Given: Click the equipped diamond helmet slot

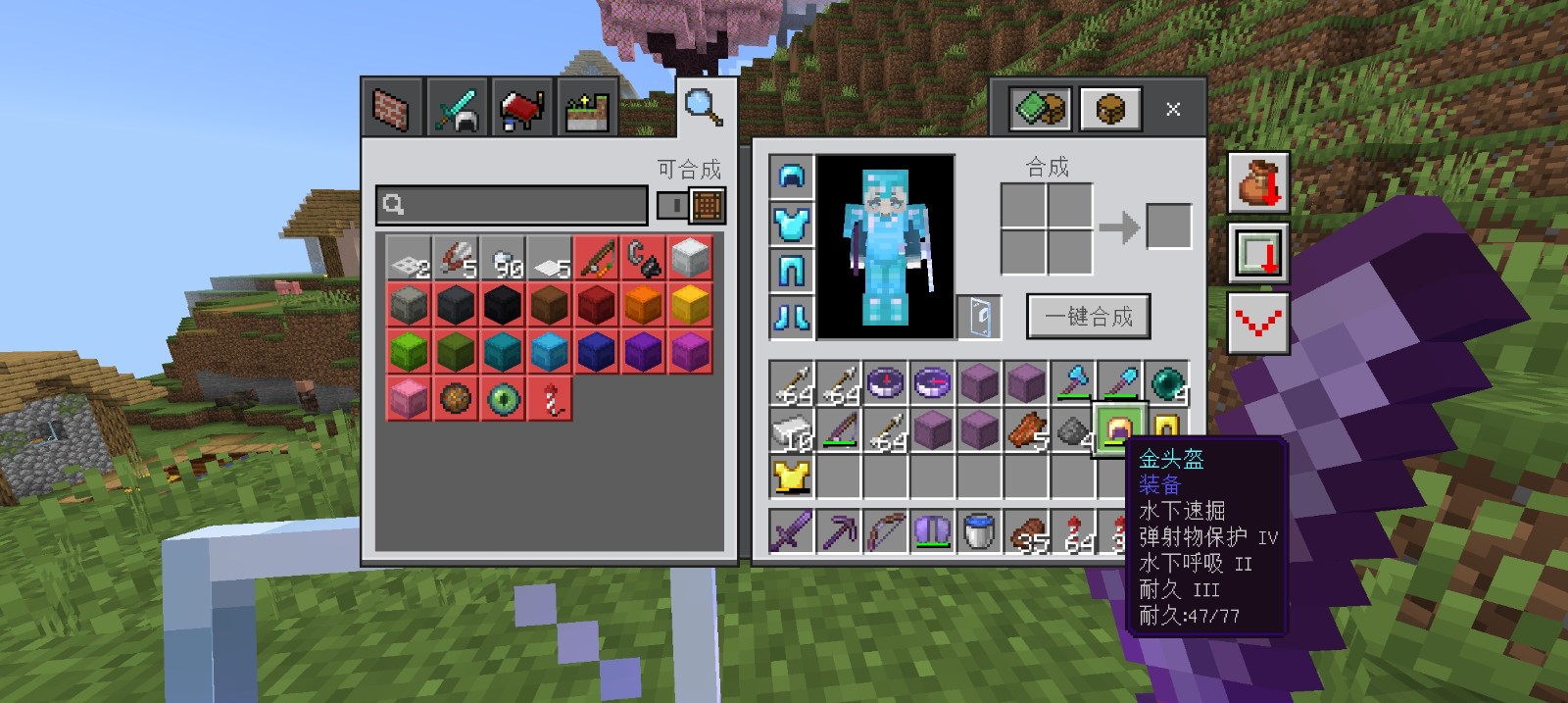Looking at the screenshot, I should 792,176.
